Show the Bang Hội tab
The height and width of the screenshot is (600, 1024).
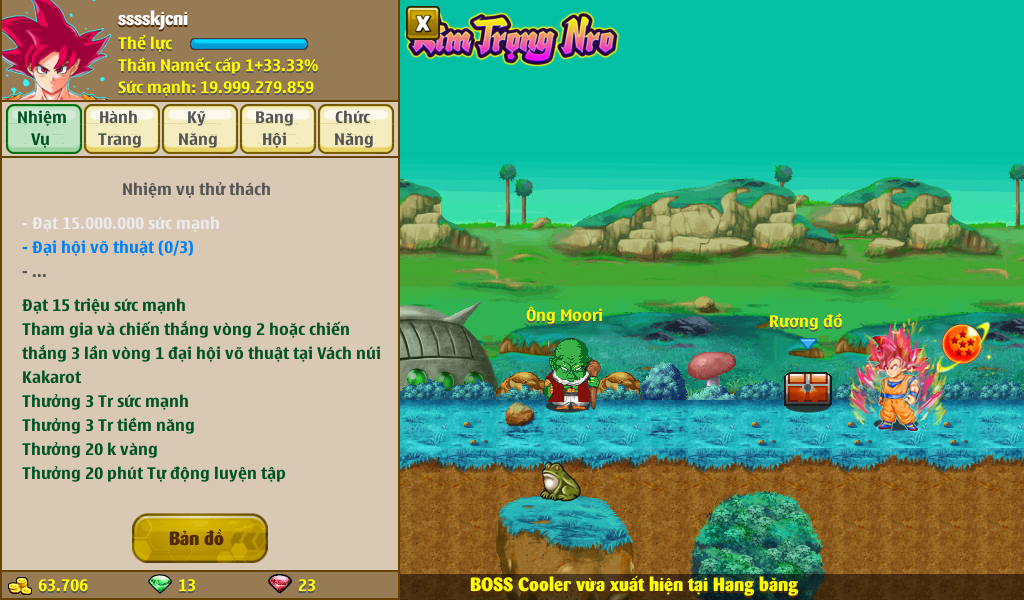[277, 129]
